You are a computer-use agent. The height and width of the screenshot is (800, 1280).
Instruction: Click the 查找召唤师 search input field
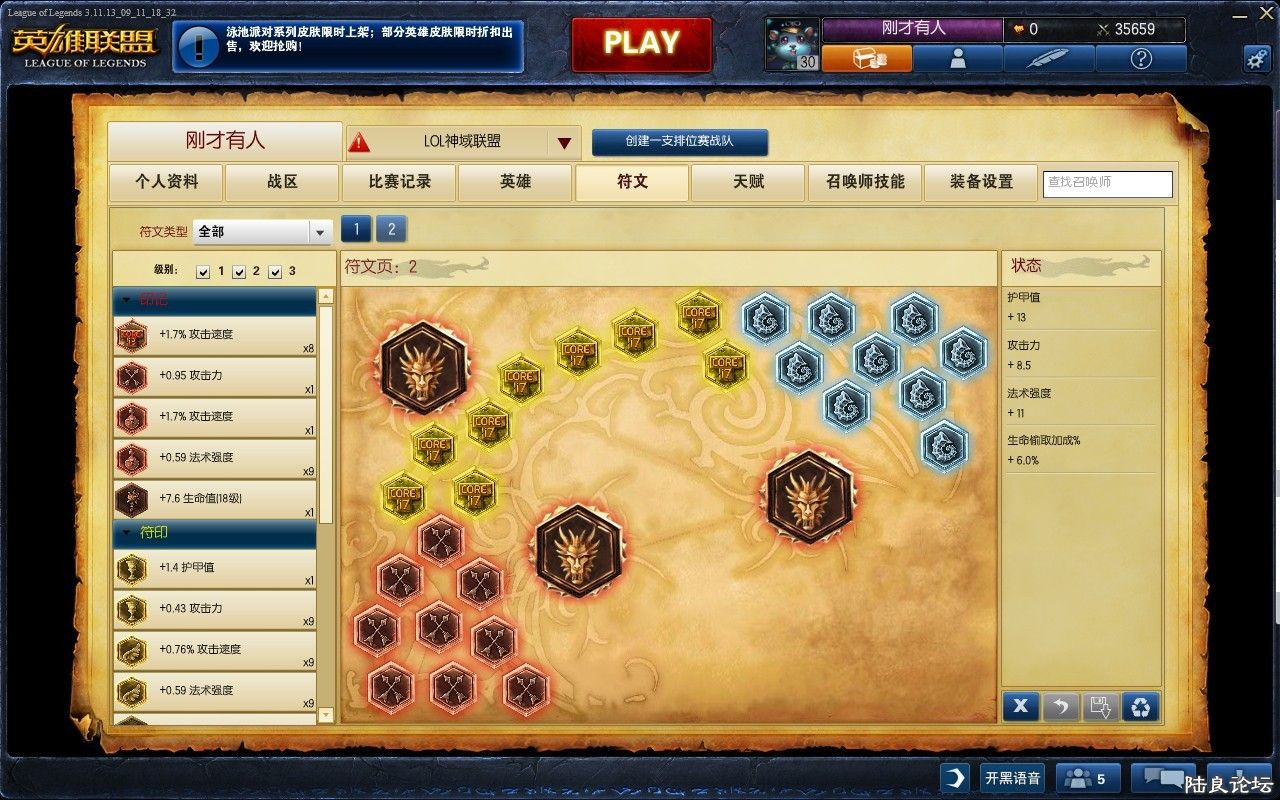tap(1107, 184)
